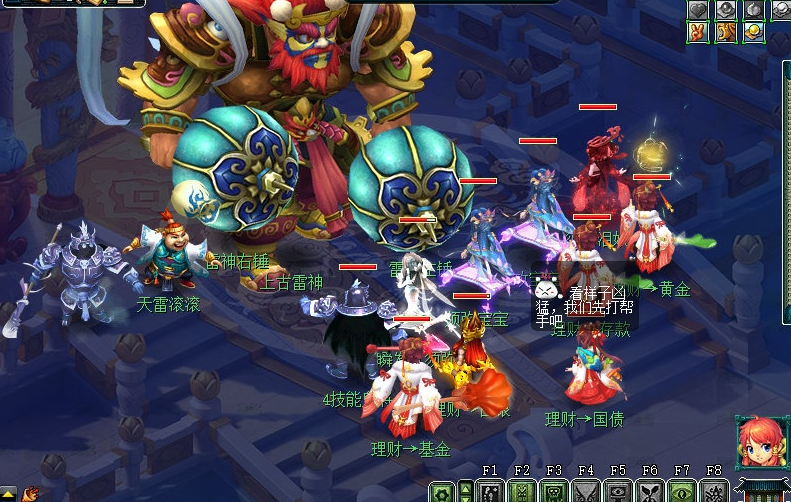
Task: Use the F6 leaf sprout skill
Action: tap(650, 492)
